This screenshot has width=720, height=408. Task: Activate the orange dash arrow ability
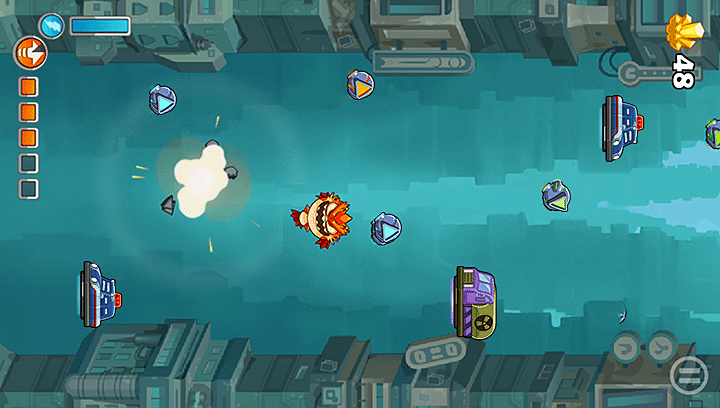(28, 52)
